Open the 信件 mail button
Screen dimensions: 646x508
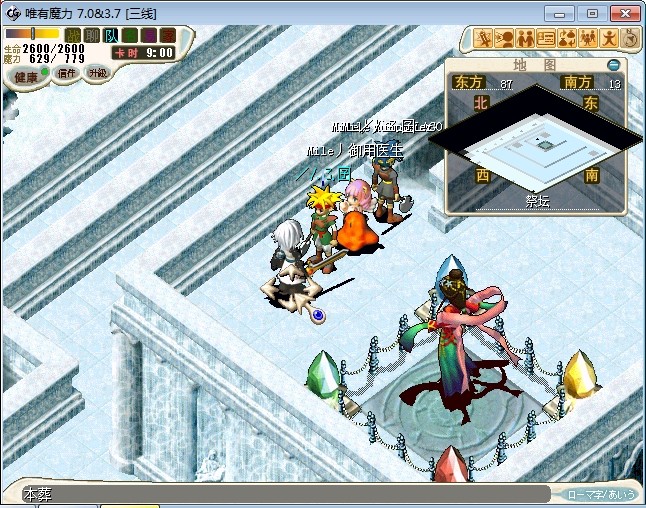click(67, 73)
